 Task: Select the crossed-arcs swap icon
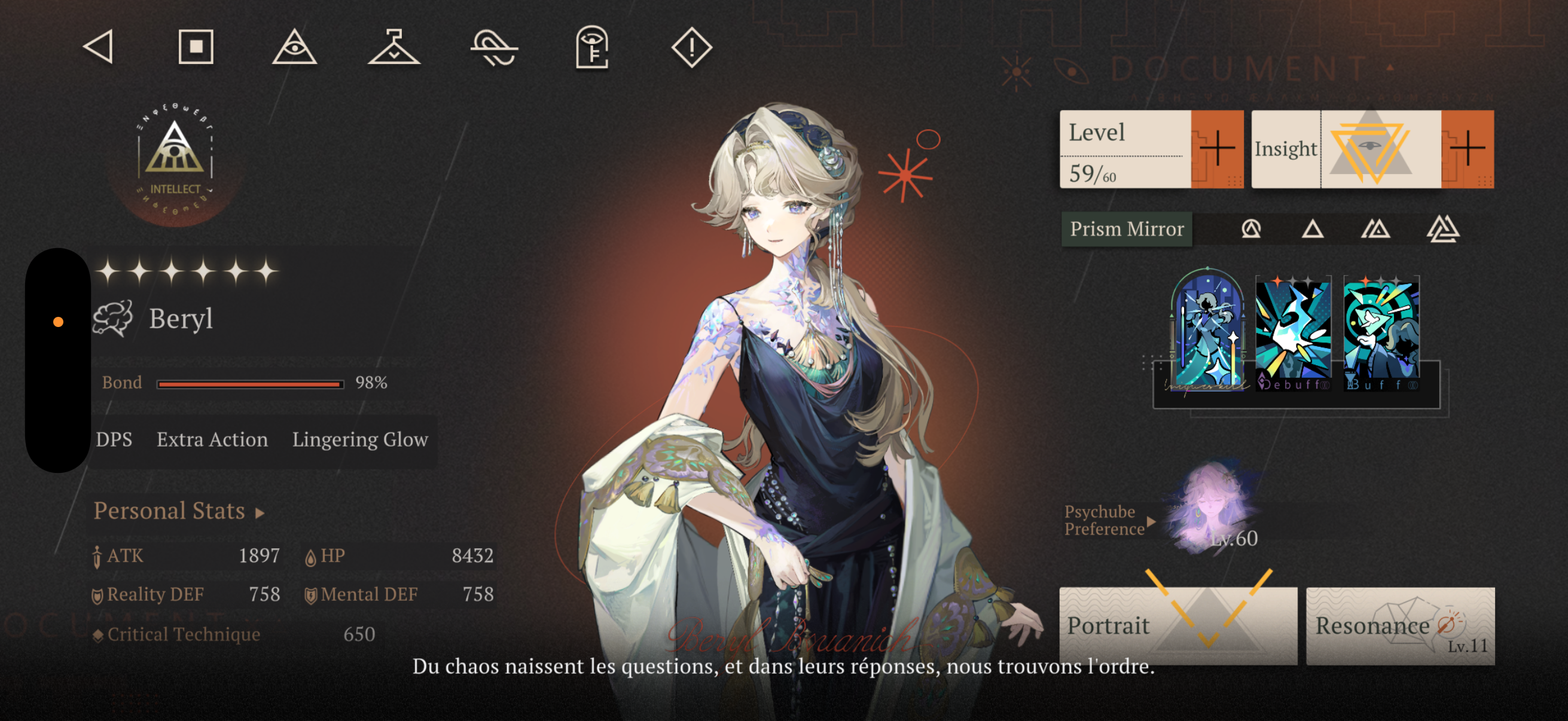coord(493,47)
